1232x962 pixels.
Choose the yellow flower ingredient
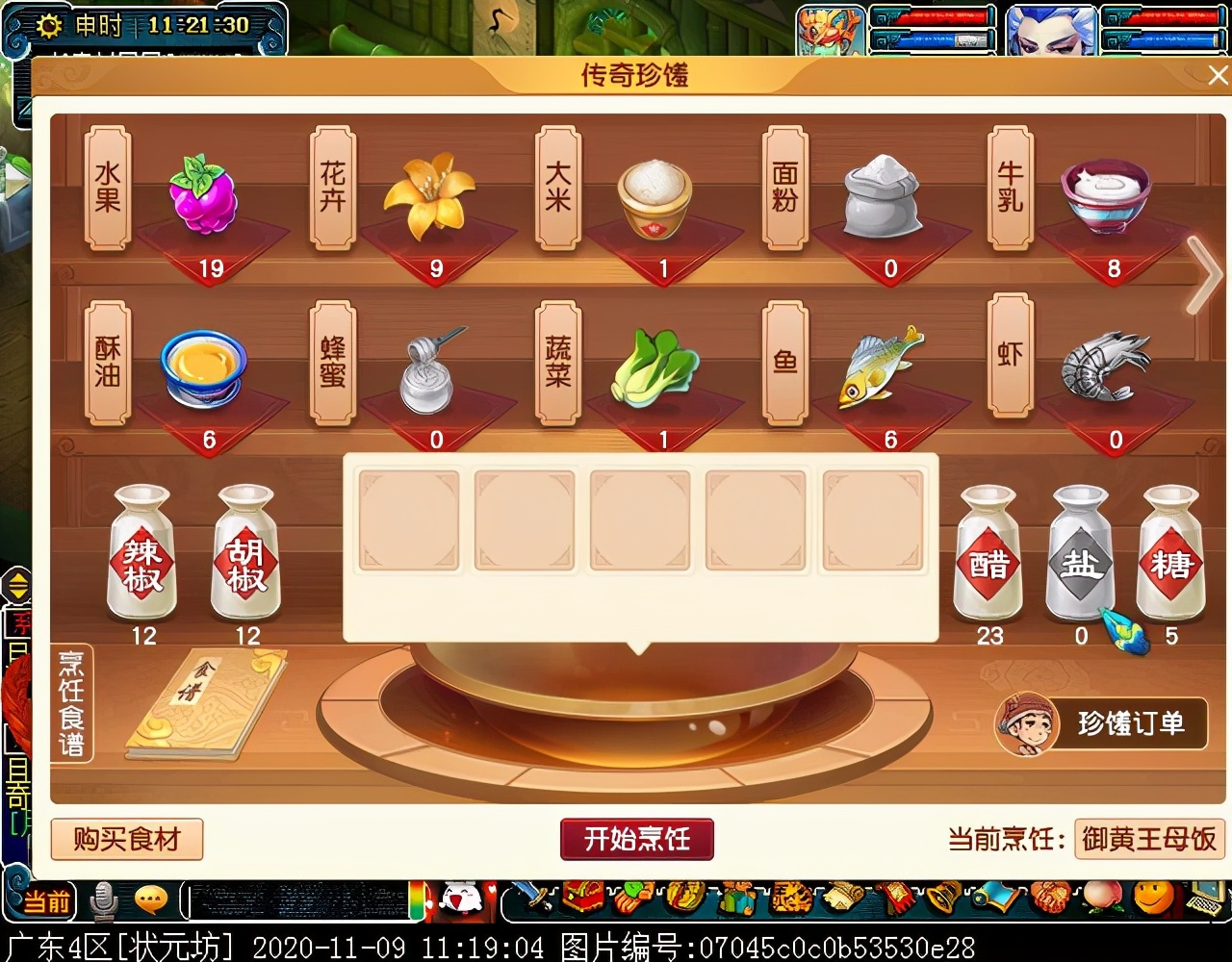[x=429, y=196]
